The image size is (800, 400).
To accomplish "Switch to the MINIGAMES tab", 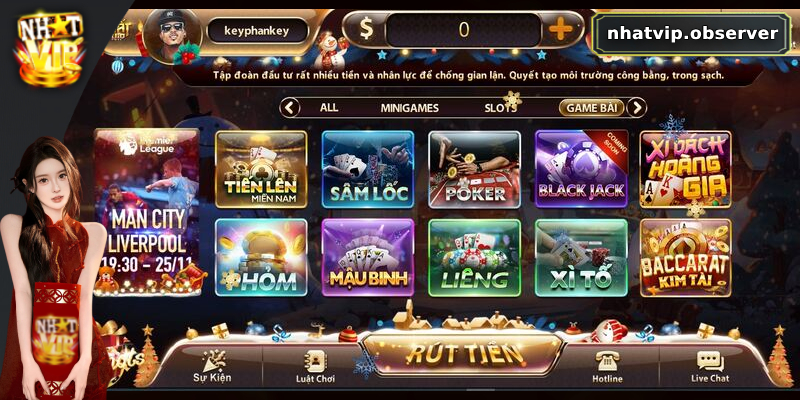I will click(x=410, y=107).
